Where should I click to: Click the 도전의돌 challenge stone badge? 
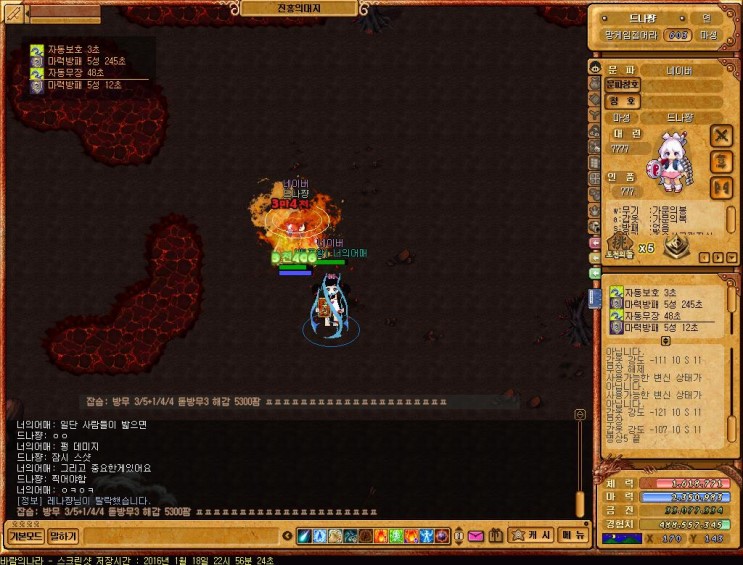pyautogui.click(x=620, y=244)
